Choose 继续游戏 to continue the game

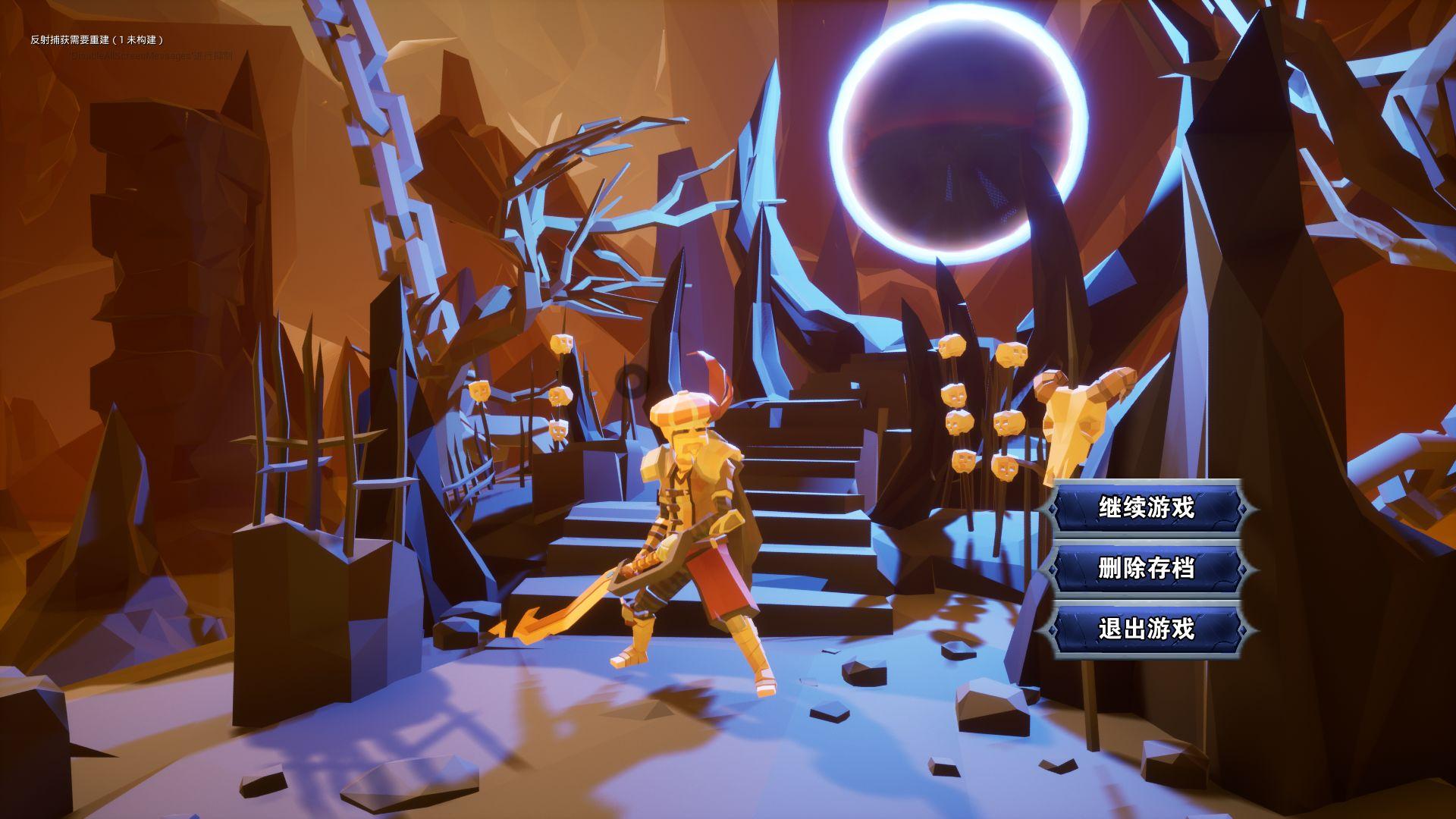click(1147, 507)
